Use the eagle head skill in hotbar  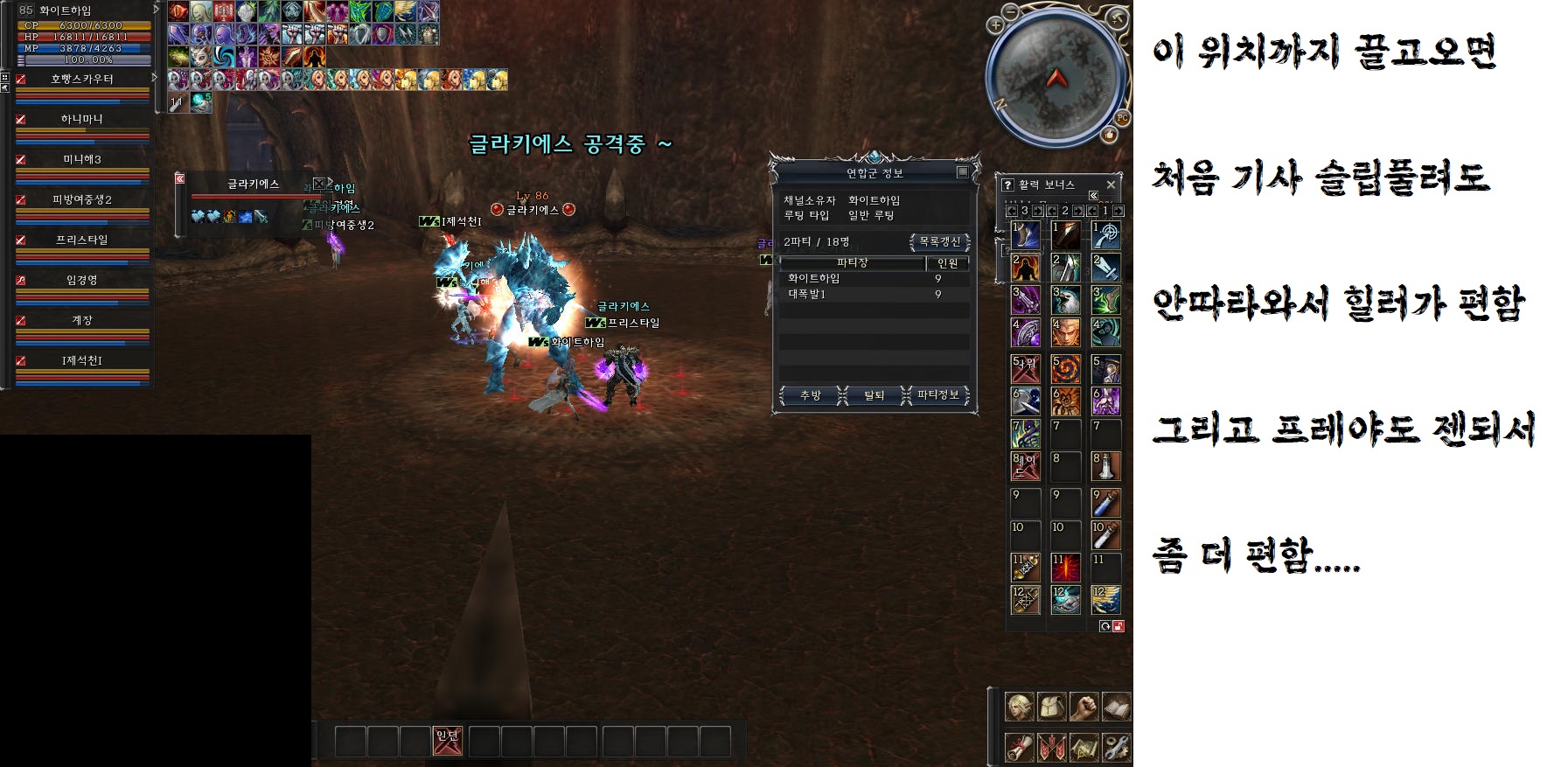tap(1065, 300)
